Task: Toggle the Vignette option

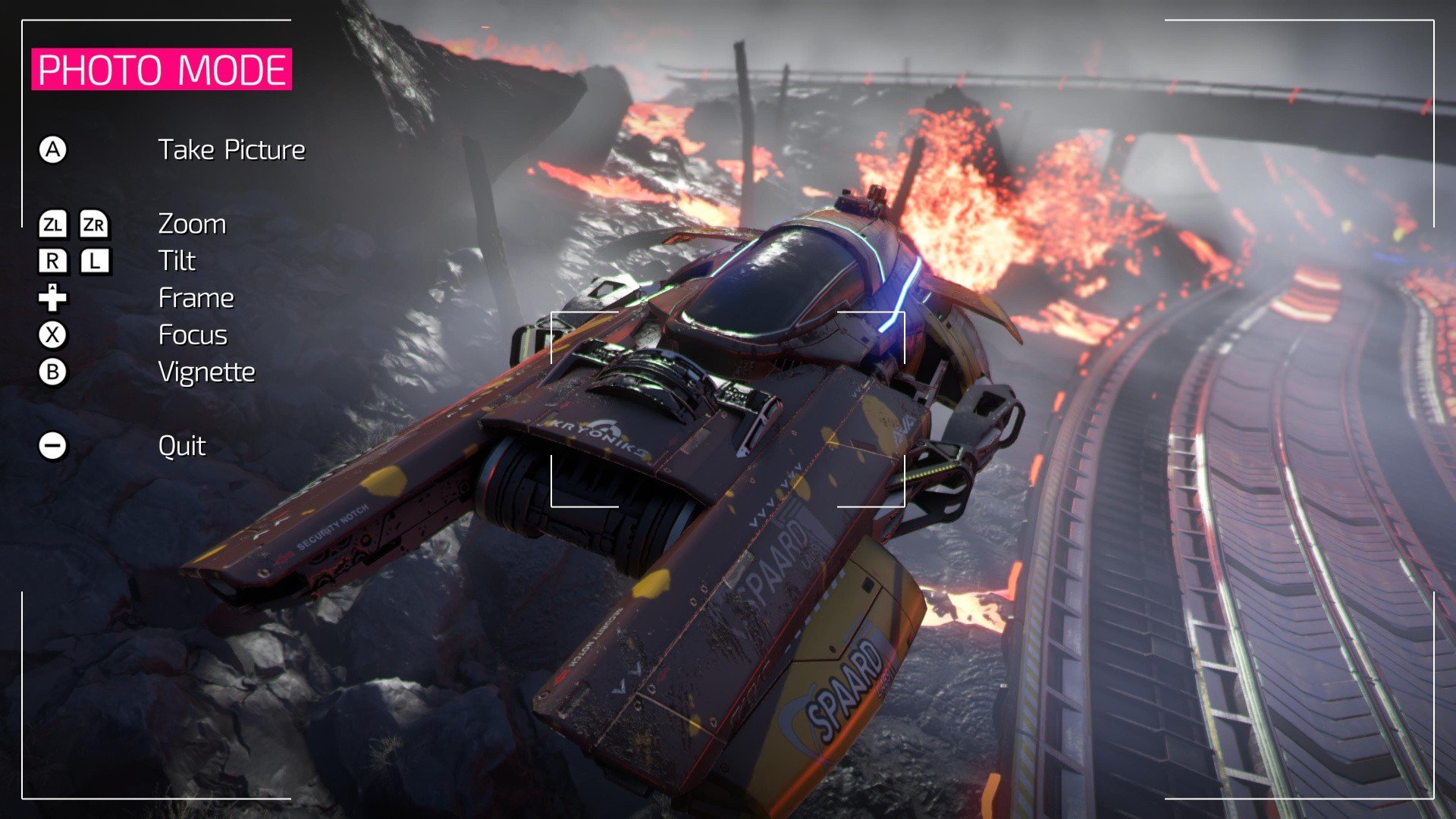Action: (206, 372)
